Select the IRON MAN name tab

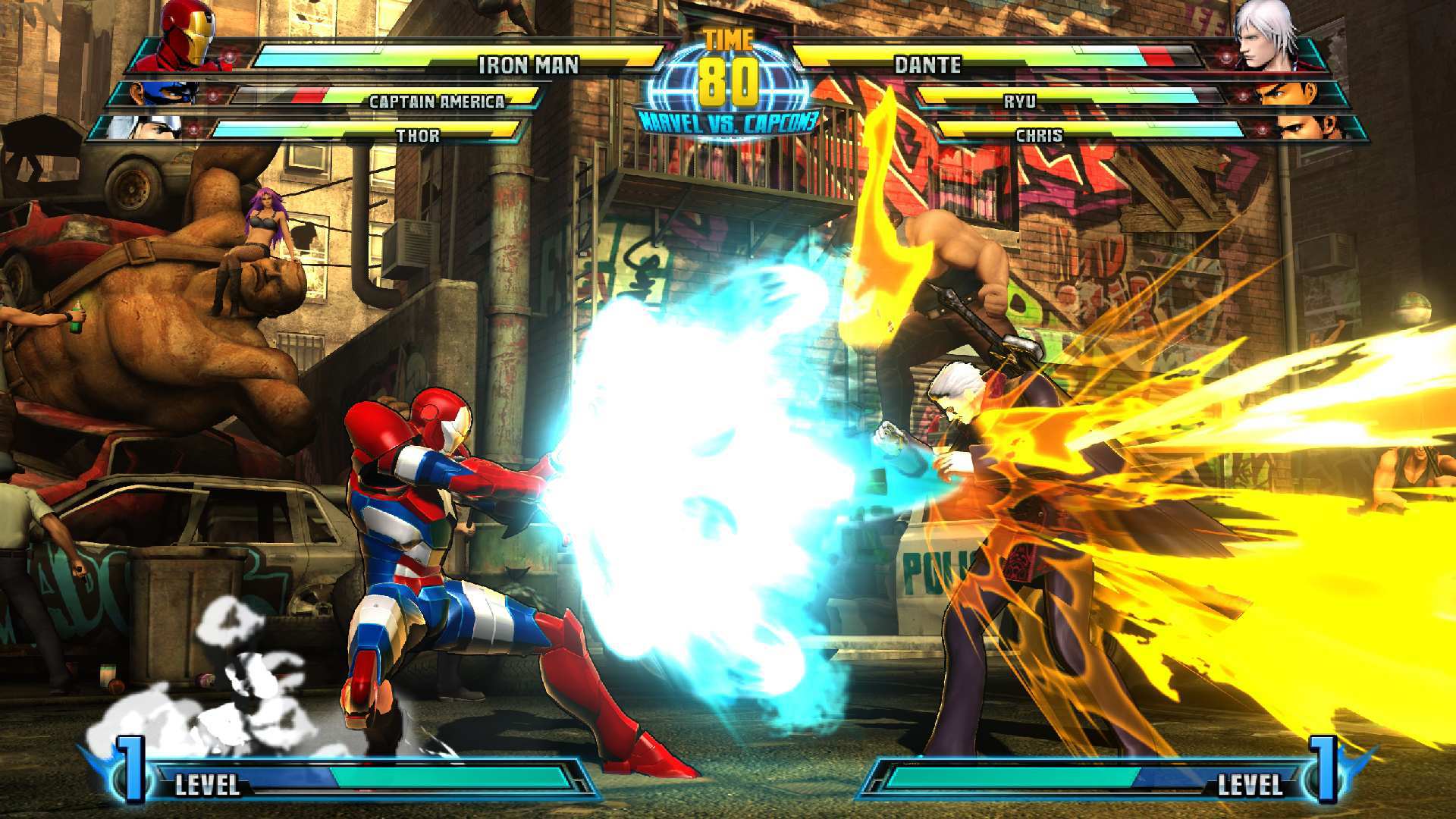(x=529, y=65)
